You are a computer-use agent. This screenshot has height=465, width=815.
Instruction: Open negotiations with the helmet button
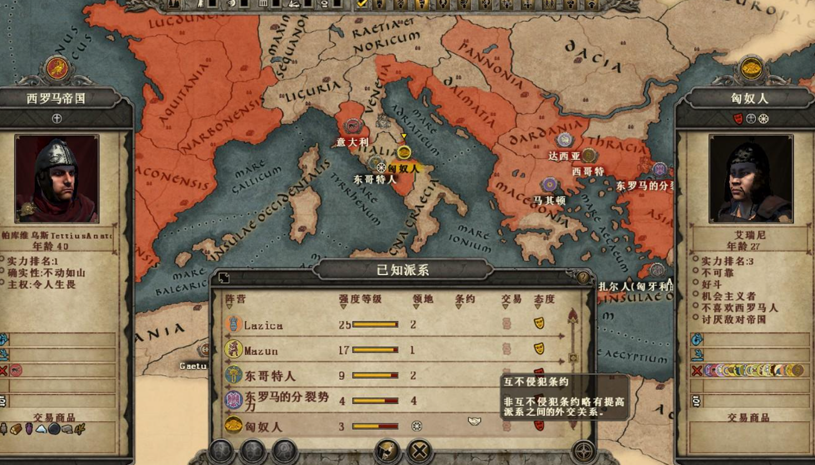click(x=387, y=452)
